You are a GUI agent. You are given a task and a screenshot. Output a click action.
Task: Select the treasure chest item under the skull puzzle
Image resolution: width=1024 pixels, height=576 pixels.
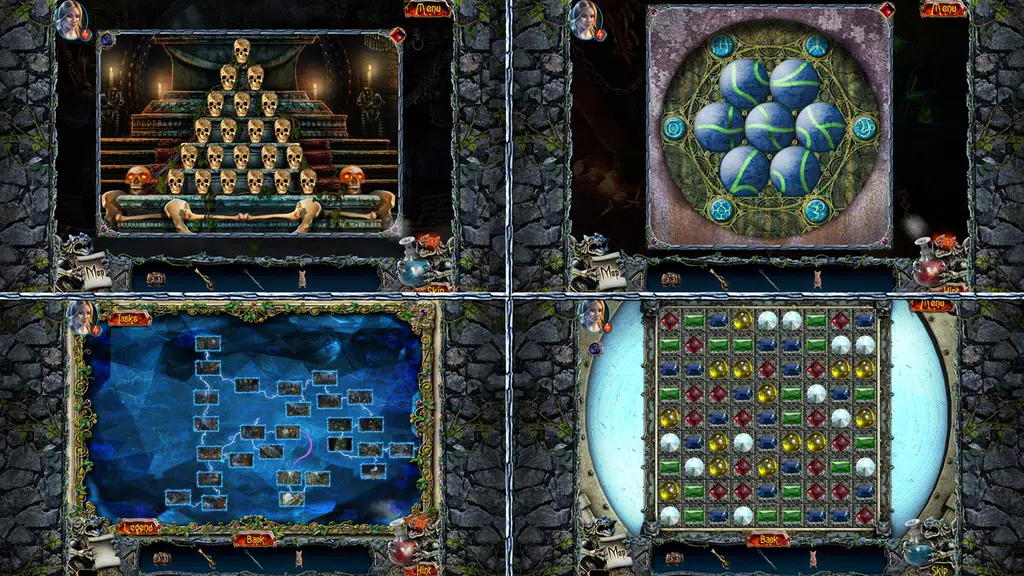(x=155, y=278)
